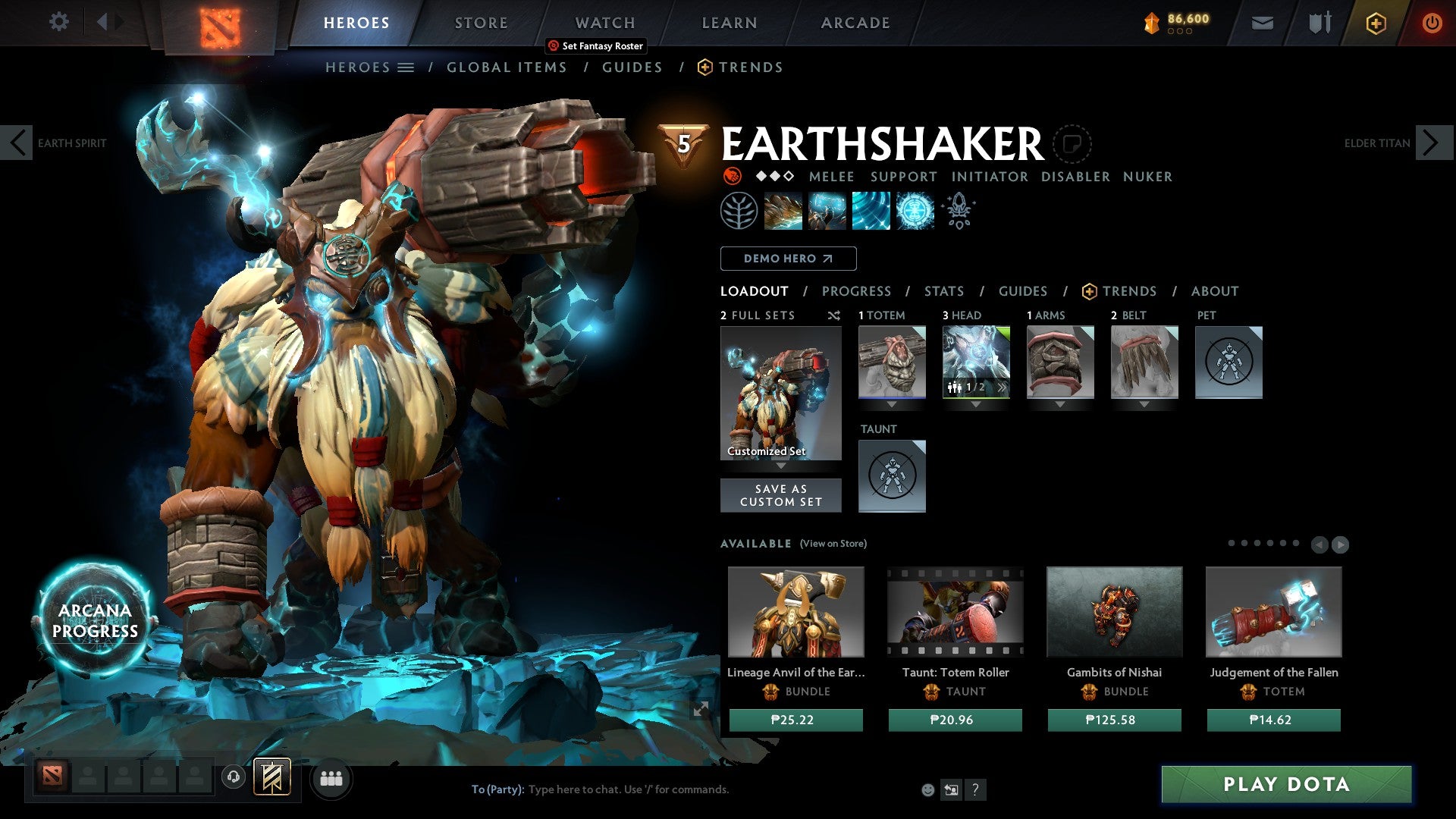Image resolution: width=1456 pixels, height=819 pixels.
Task: Click the red power button to exit
Action: tap(1432, 23)
